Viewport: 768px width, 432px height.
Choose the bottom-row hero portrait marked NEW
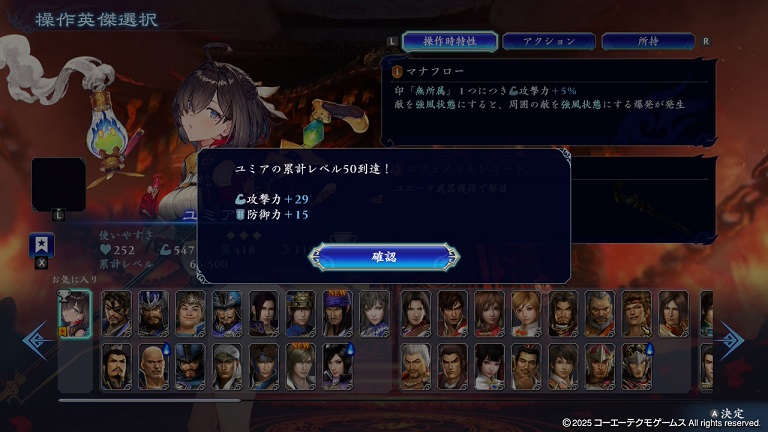pyautogui.click(x=301, y=366)
